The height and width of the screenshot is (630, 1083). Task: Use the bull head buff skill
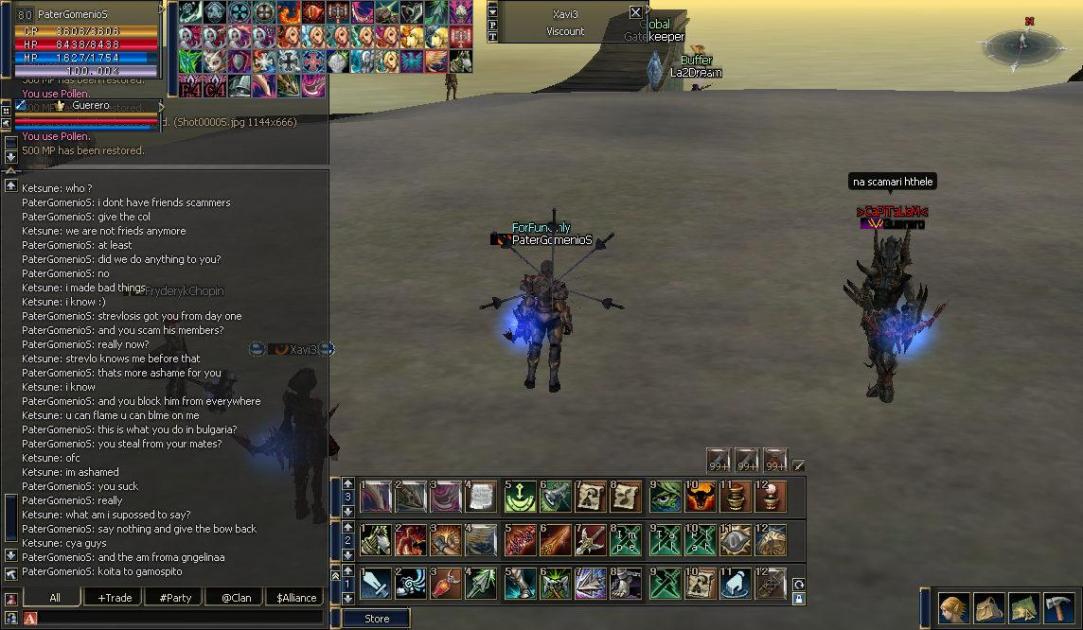tap(699, 497)
